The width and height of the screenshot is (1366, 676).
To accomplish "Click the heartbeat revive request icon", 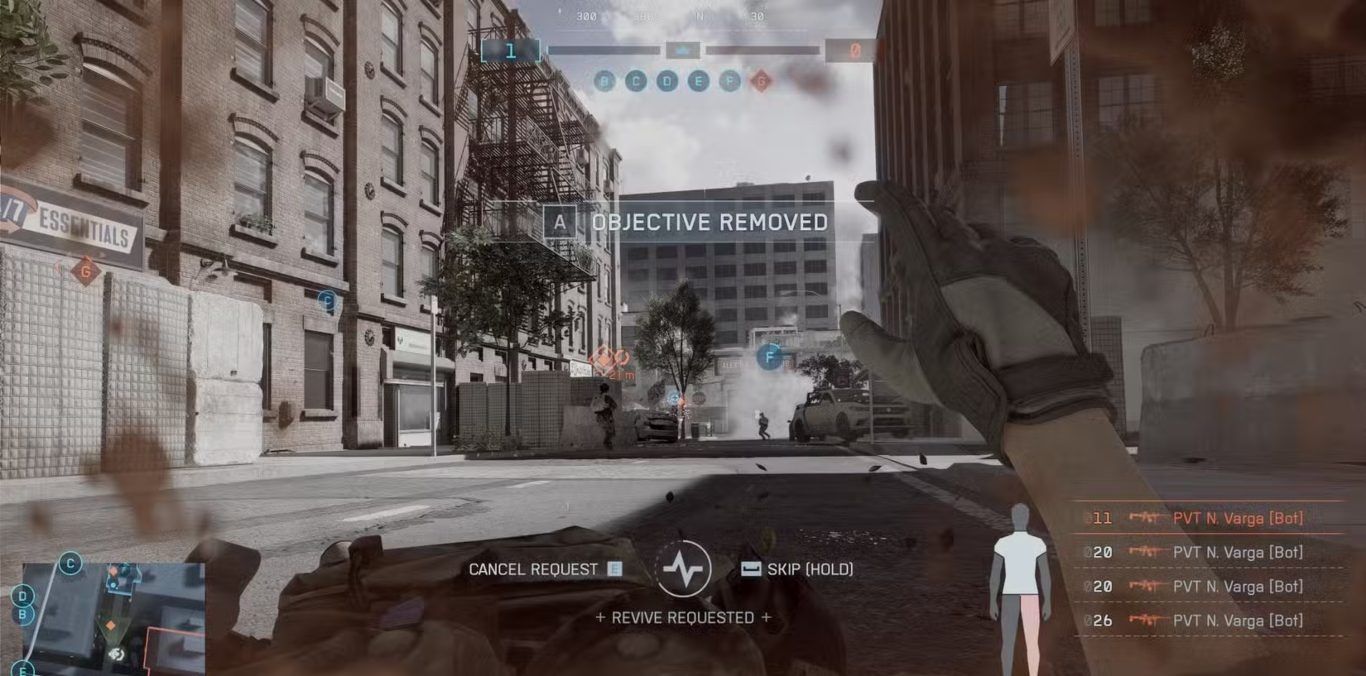I will [x=684, y=569].
